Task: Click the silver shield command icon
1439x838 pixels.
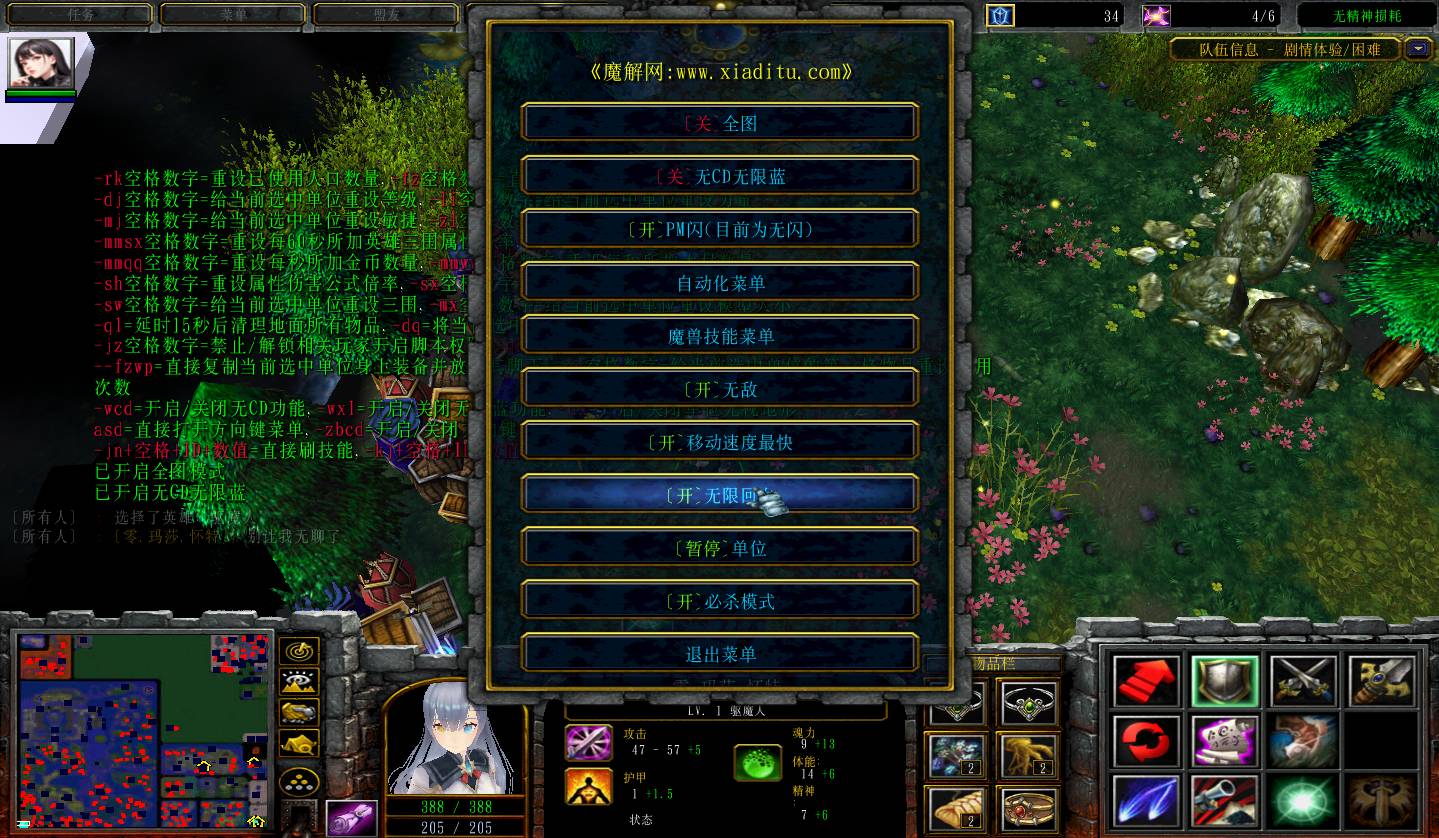Action: pos(1225,682)
